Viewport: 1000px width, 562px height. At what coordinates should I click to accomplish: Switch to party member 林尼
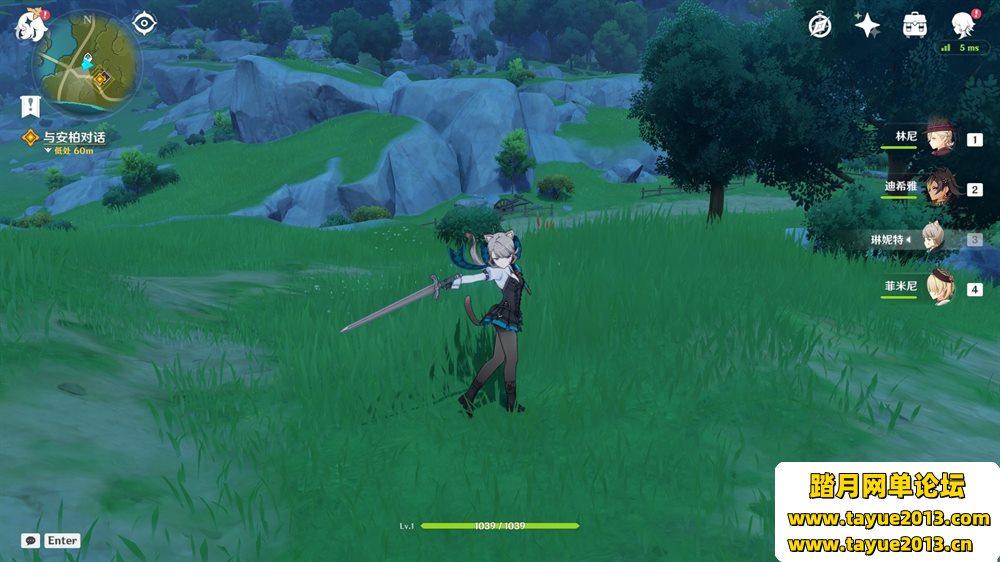pyautogui.click(x=938, y=140)
